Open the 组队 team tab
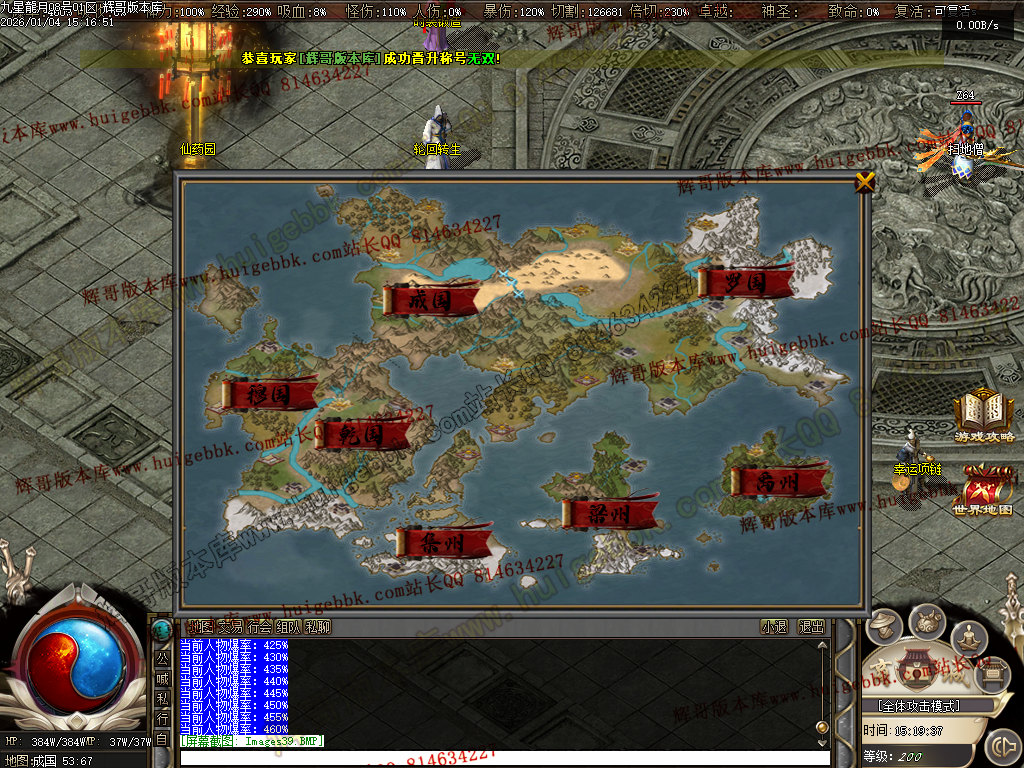The image size is (1024, 768). pos(288,627)
